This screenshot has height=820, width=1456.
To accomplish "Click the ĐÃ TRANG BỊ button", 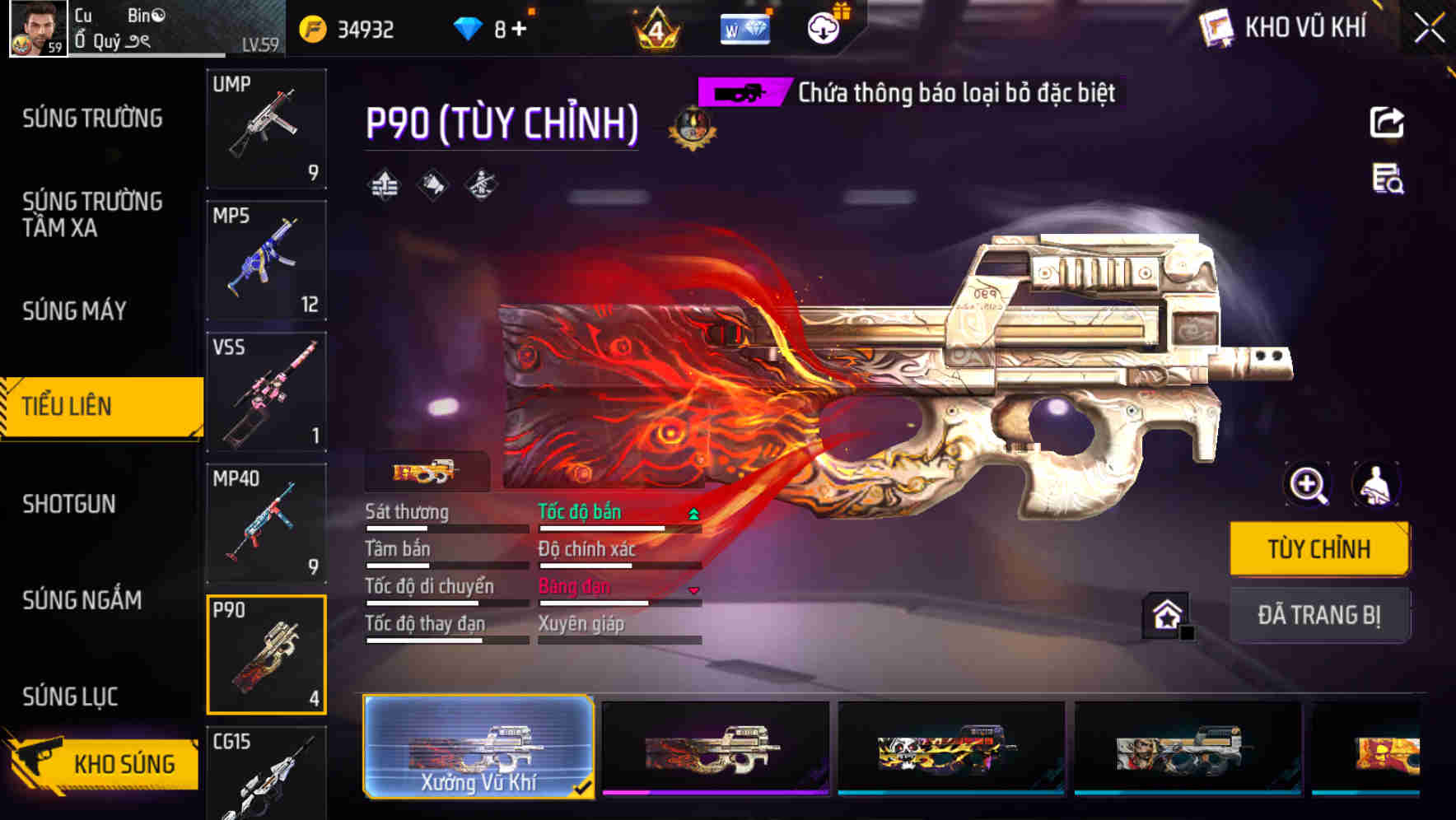I will (x=1319, y=614).
